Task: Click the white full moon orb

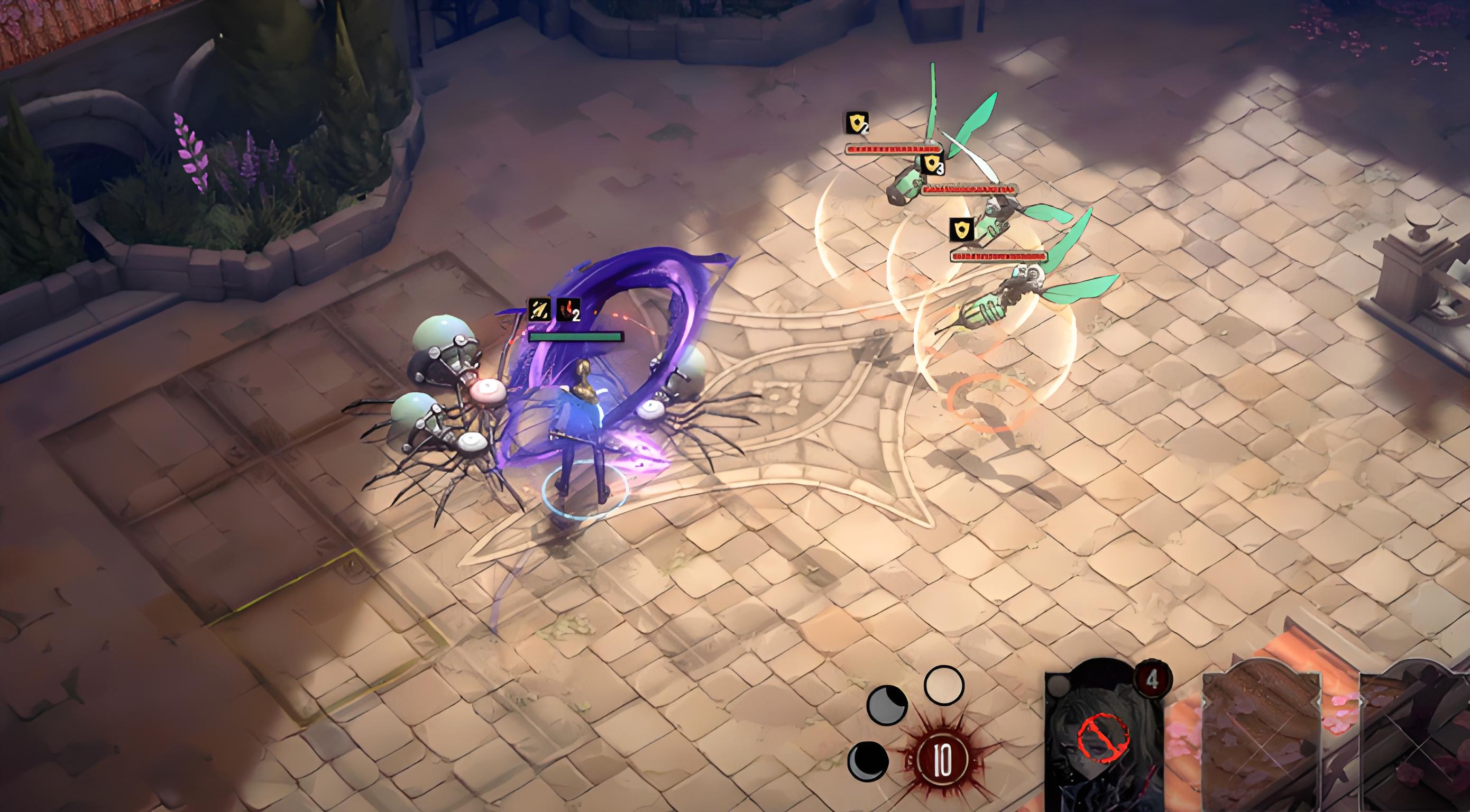Action: click(x=944, y=685)
